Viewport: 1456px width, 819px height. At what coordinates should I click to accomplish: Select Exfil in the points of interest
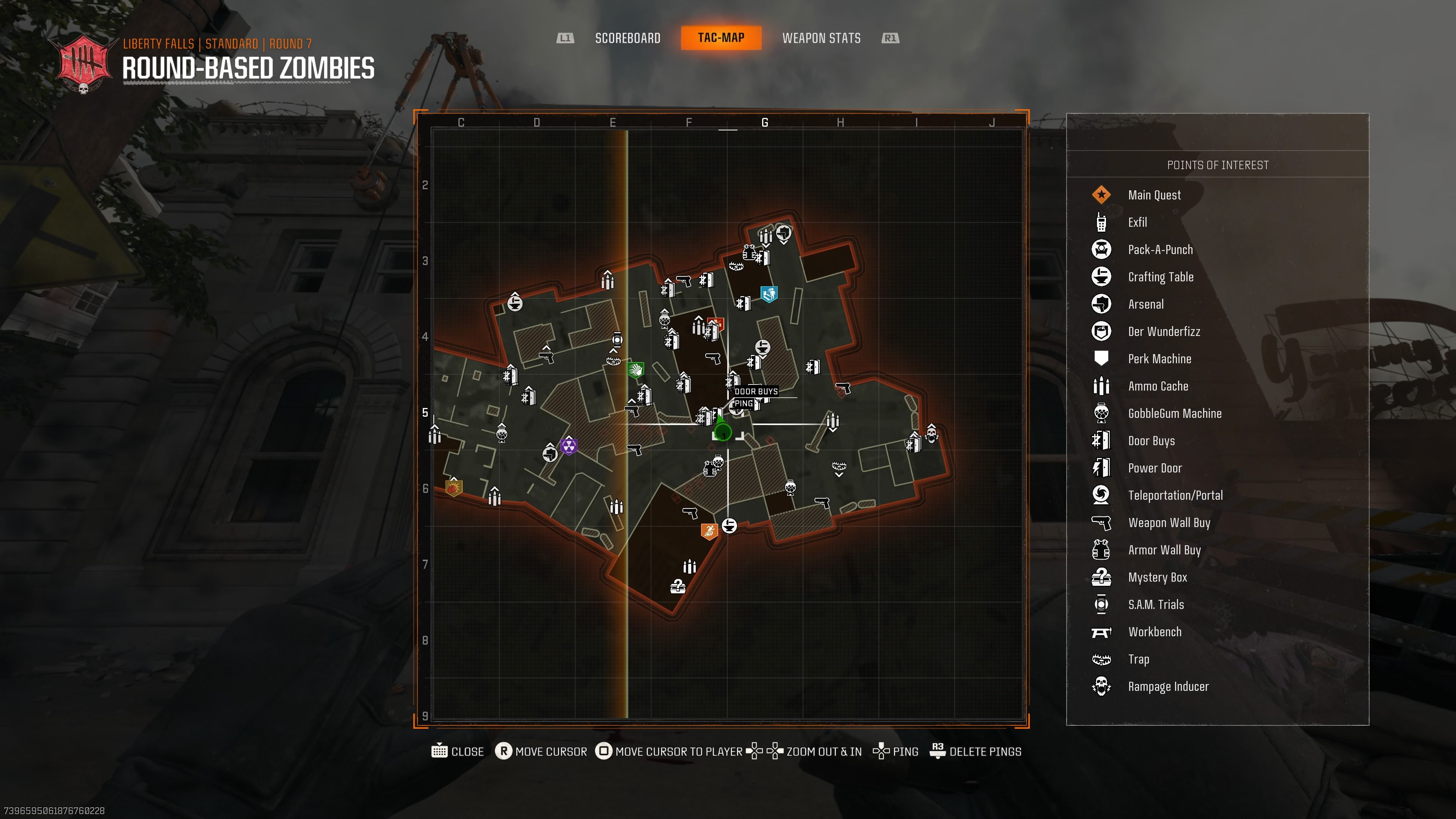pos(1137,222)
